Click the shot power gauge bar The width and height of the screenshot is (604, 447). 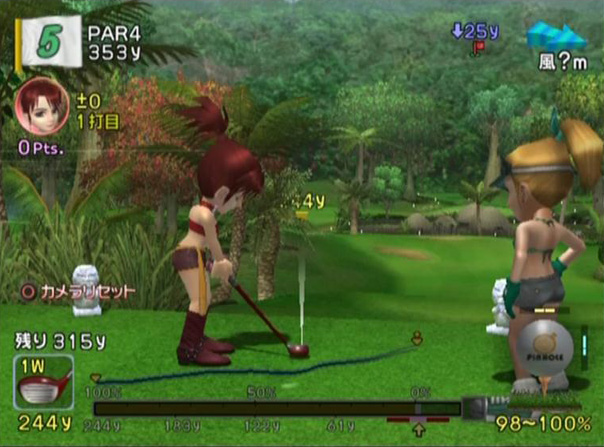277,408
